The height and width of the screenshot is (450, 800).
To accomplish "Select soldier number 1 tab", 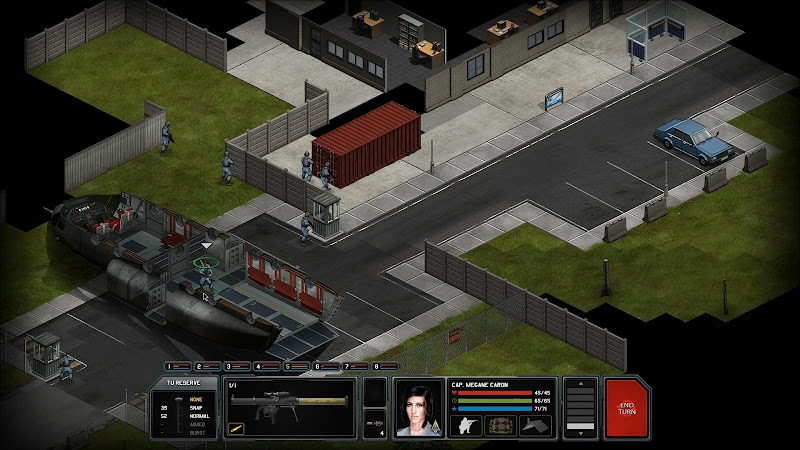I will 179,367.
